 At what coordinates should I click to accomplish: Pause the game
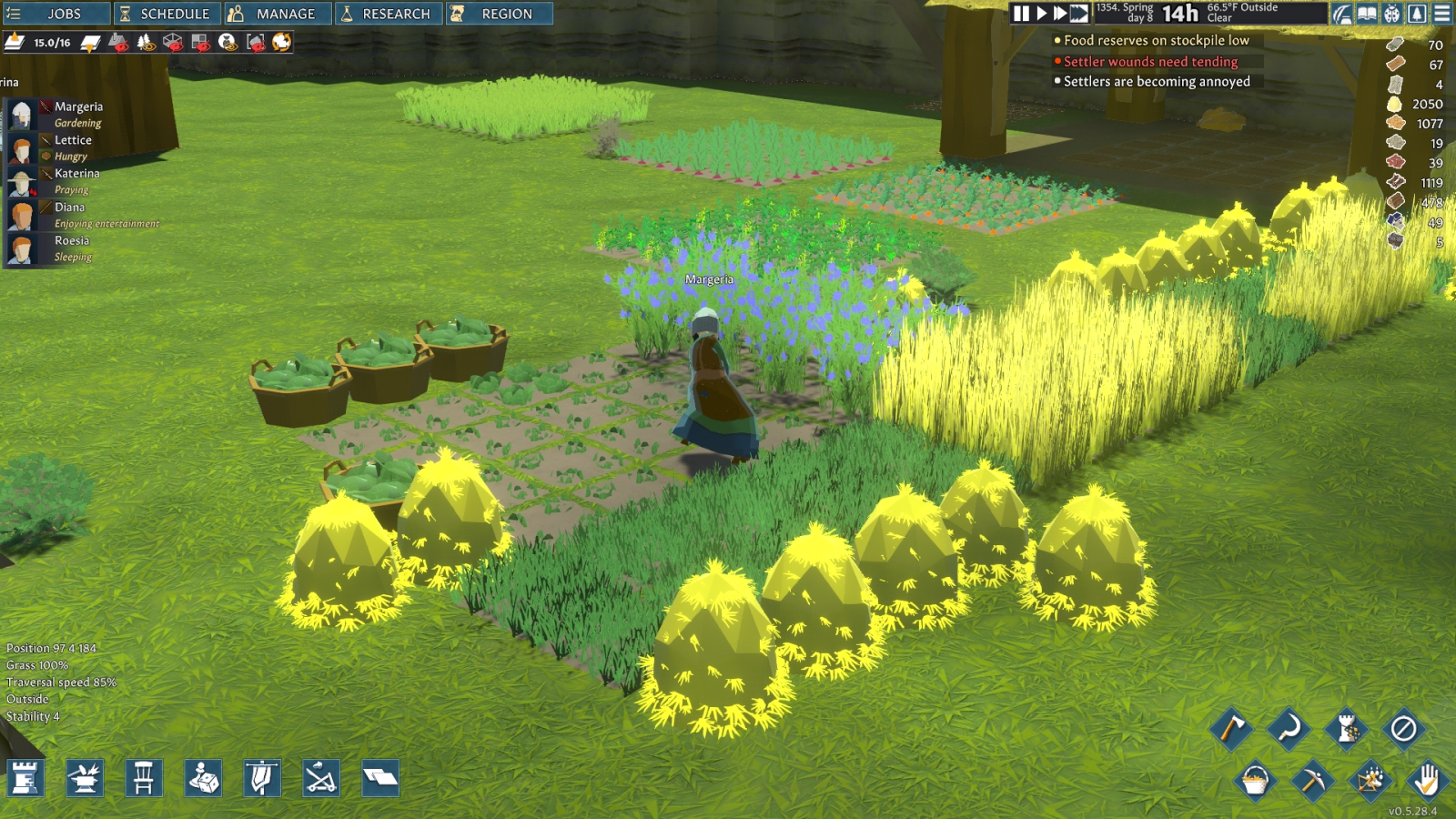pyautogui.click(x=1021, y=14)
